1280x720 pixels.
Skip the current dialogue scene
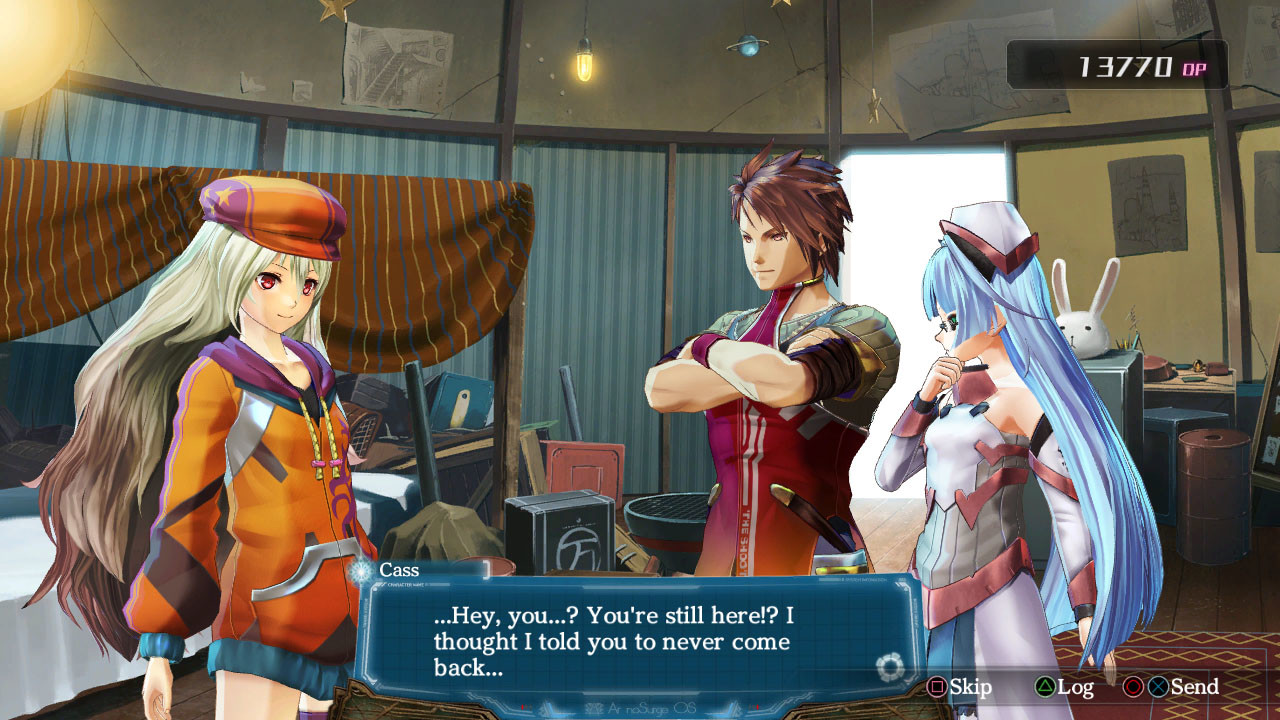point(959,687)
